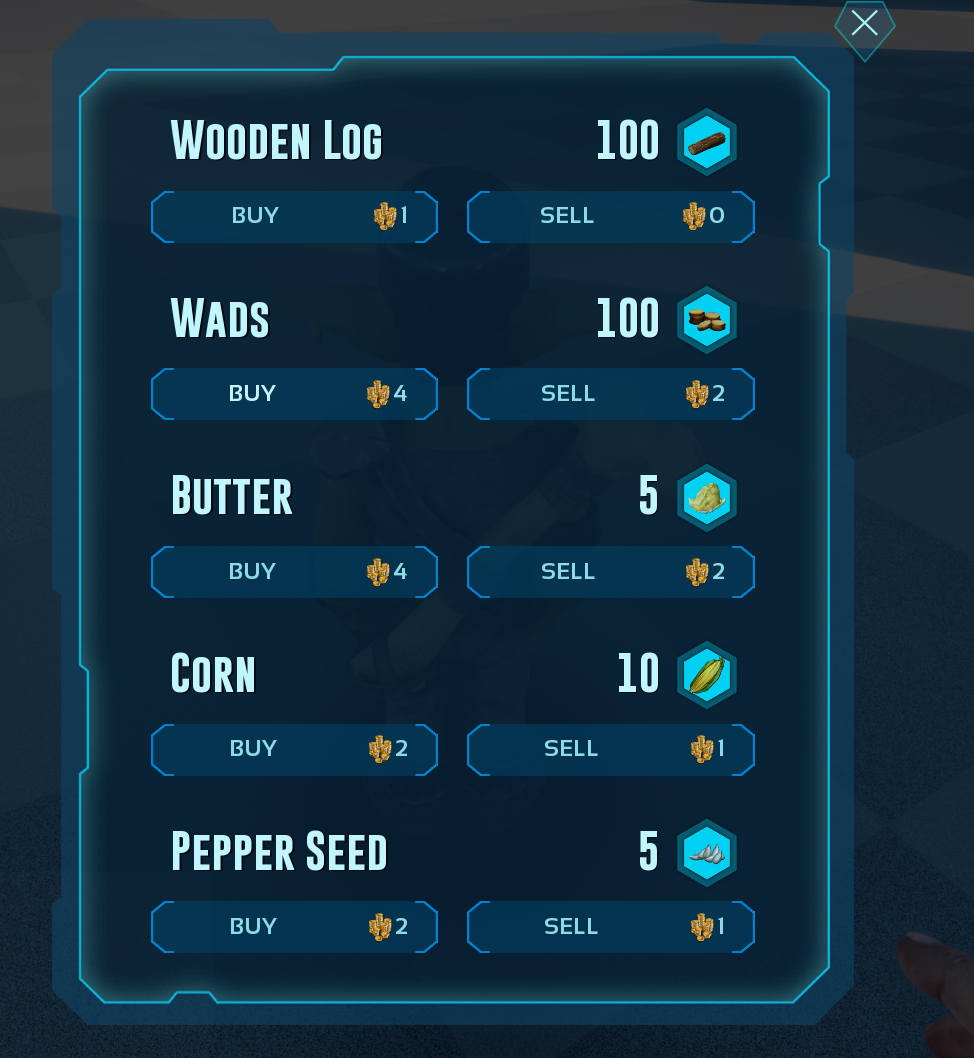Sell Wooden Log for 0 coins

point(610,216)
